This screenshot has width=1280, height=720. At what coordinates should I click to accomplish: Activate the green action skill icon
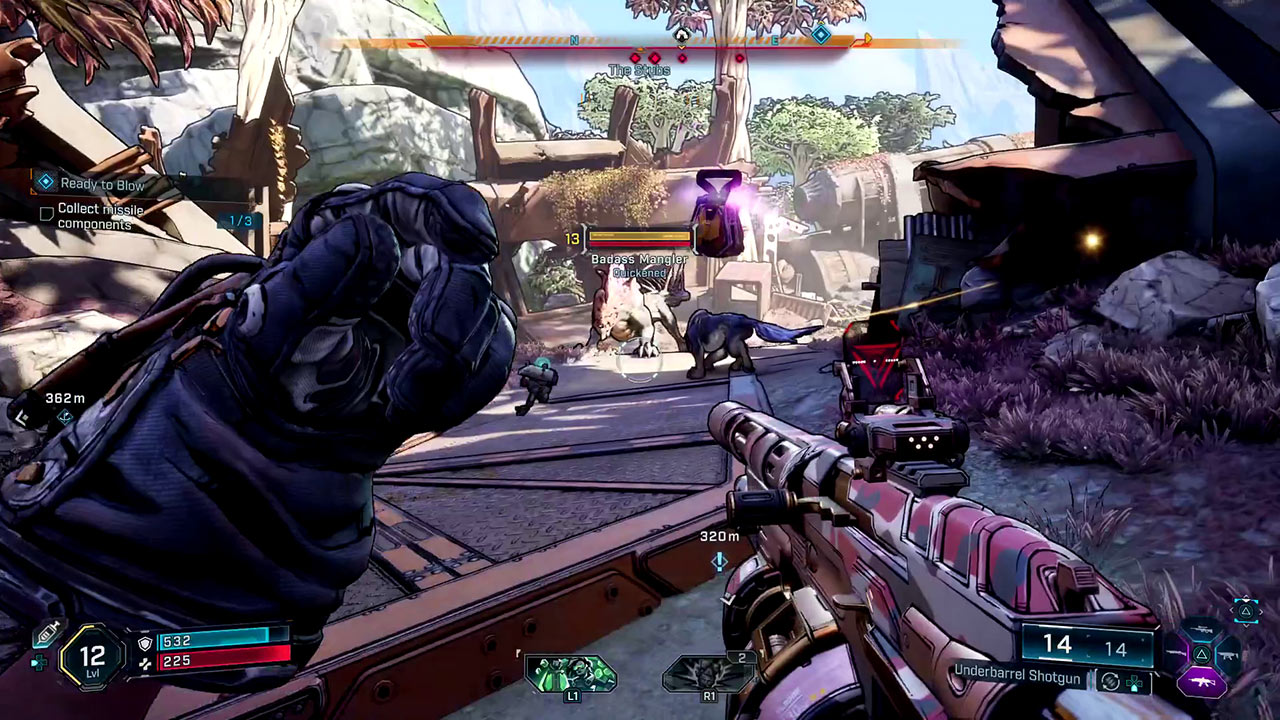(x=571, y=673)
